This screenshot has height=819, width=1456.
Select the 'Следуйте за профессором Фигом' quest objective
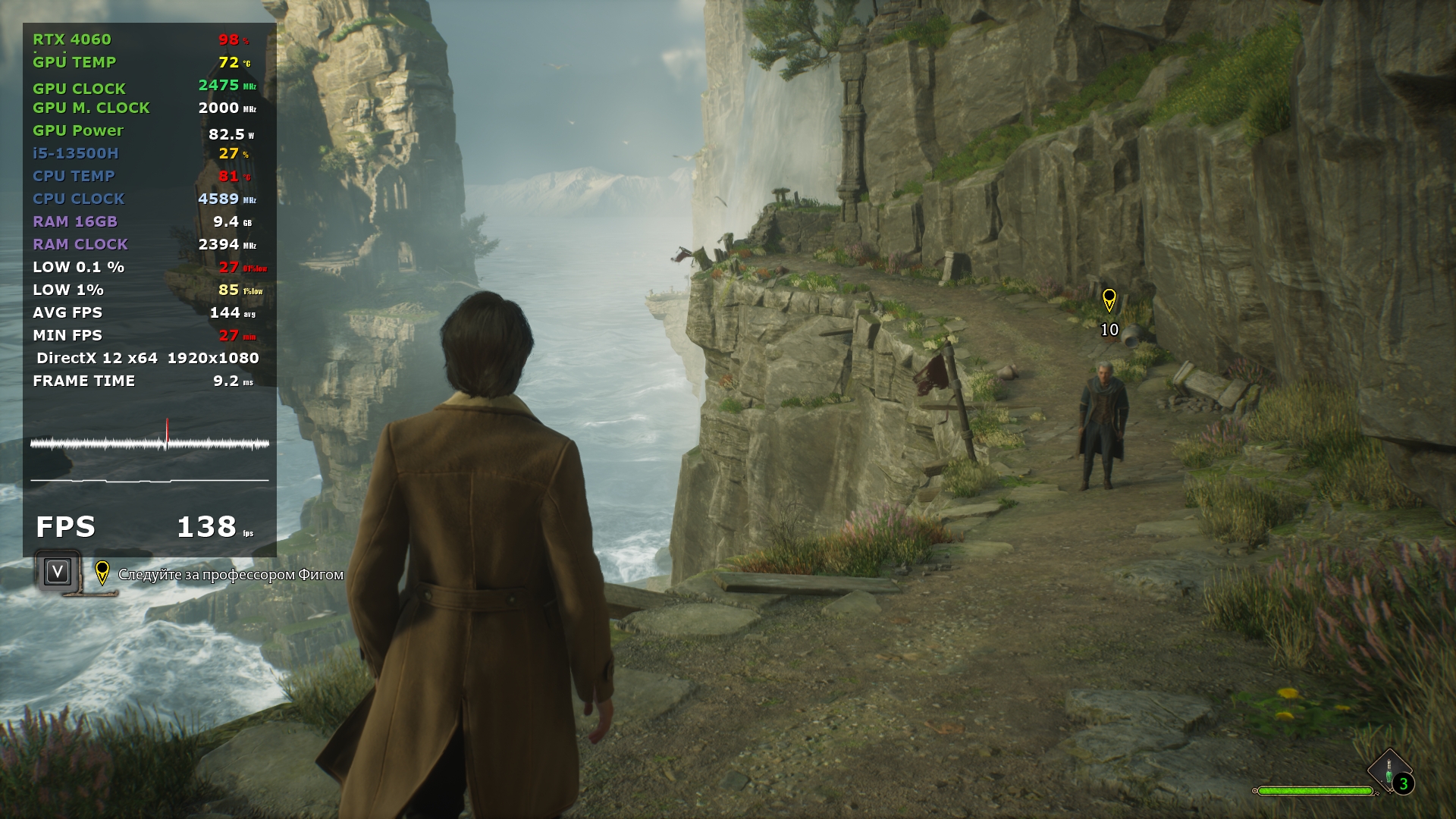tap(231, 575)
